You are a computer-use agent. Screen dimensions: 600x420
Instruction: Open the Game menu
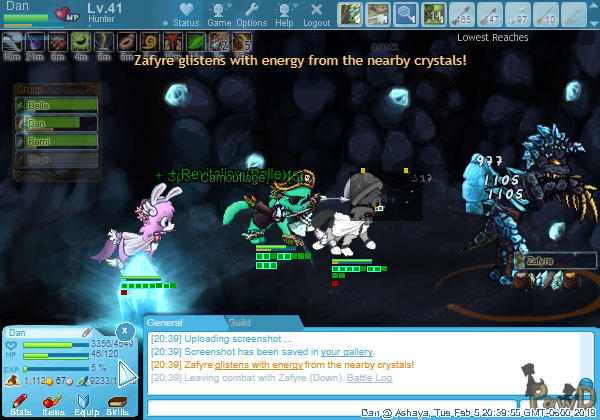[219, 15]
